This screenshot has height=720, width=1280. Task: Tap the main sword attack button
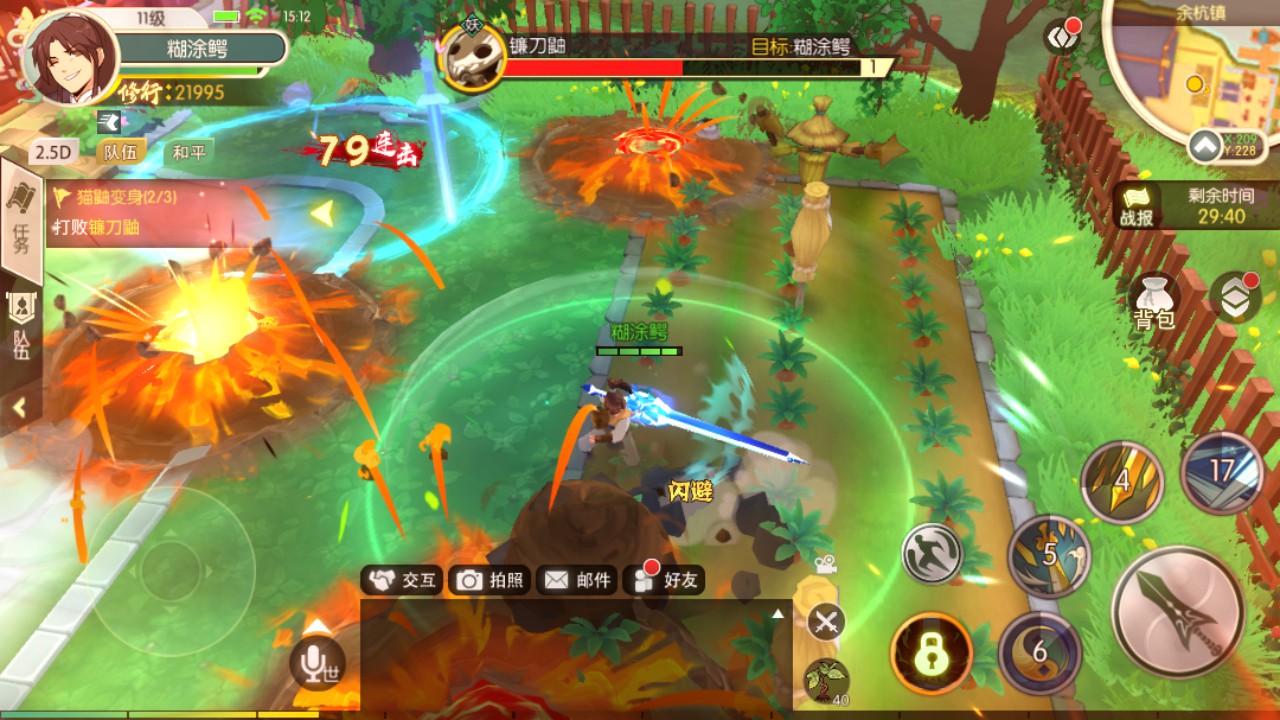1179,612
